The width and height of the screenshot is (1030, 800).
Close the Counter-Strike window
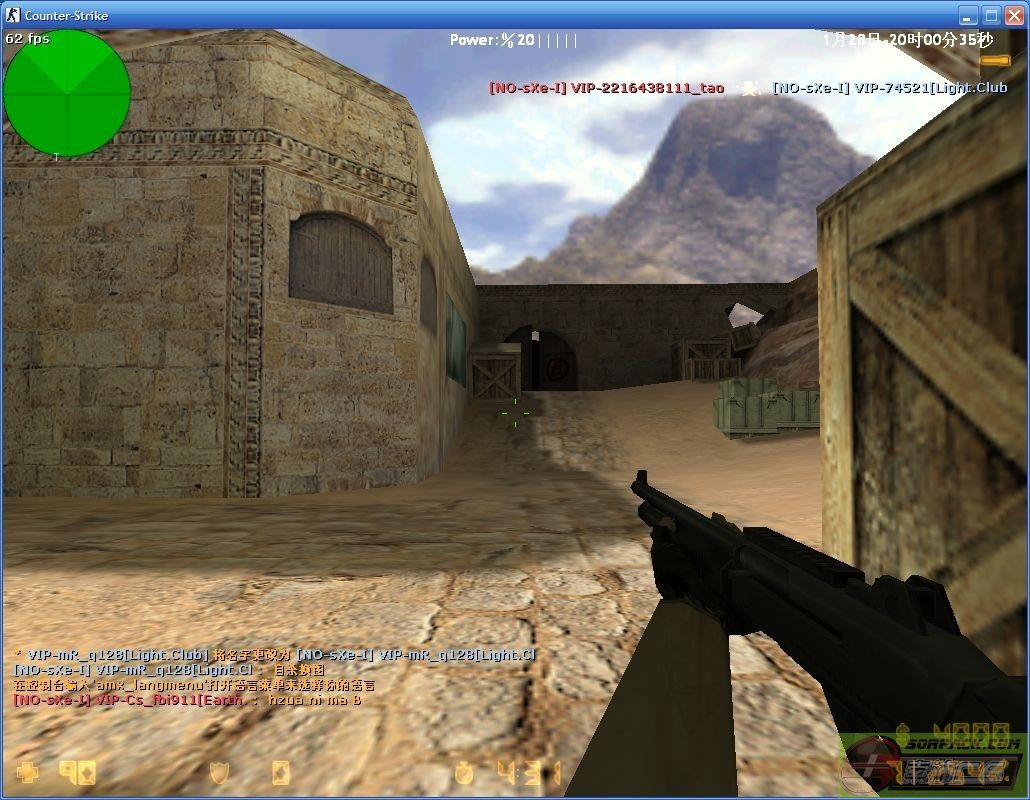(1014, 15)
